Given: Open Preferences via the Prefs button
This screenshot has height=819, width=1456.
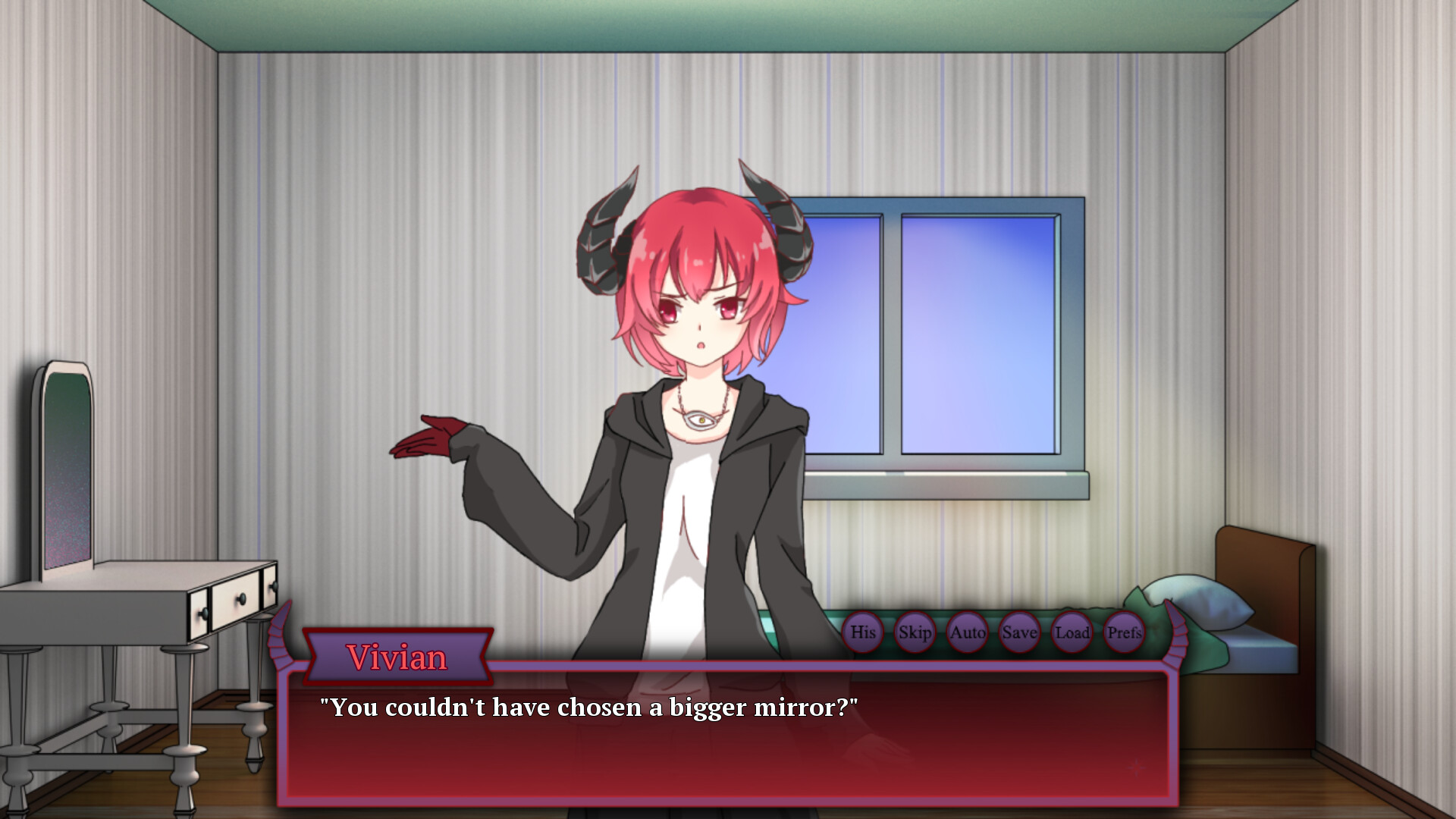Looking at the screenshot, I should (x=1123, y=631).
